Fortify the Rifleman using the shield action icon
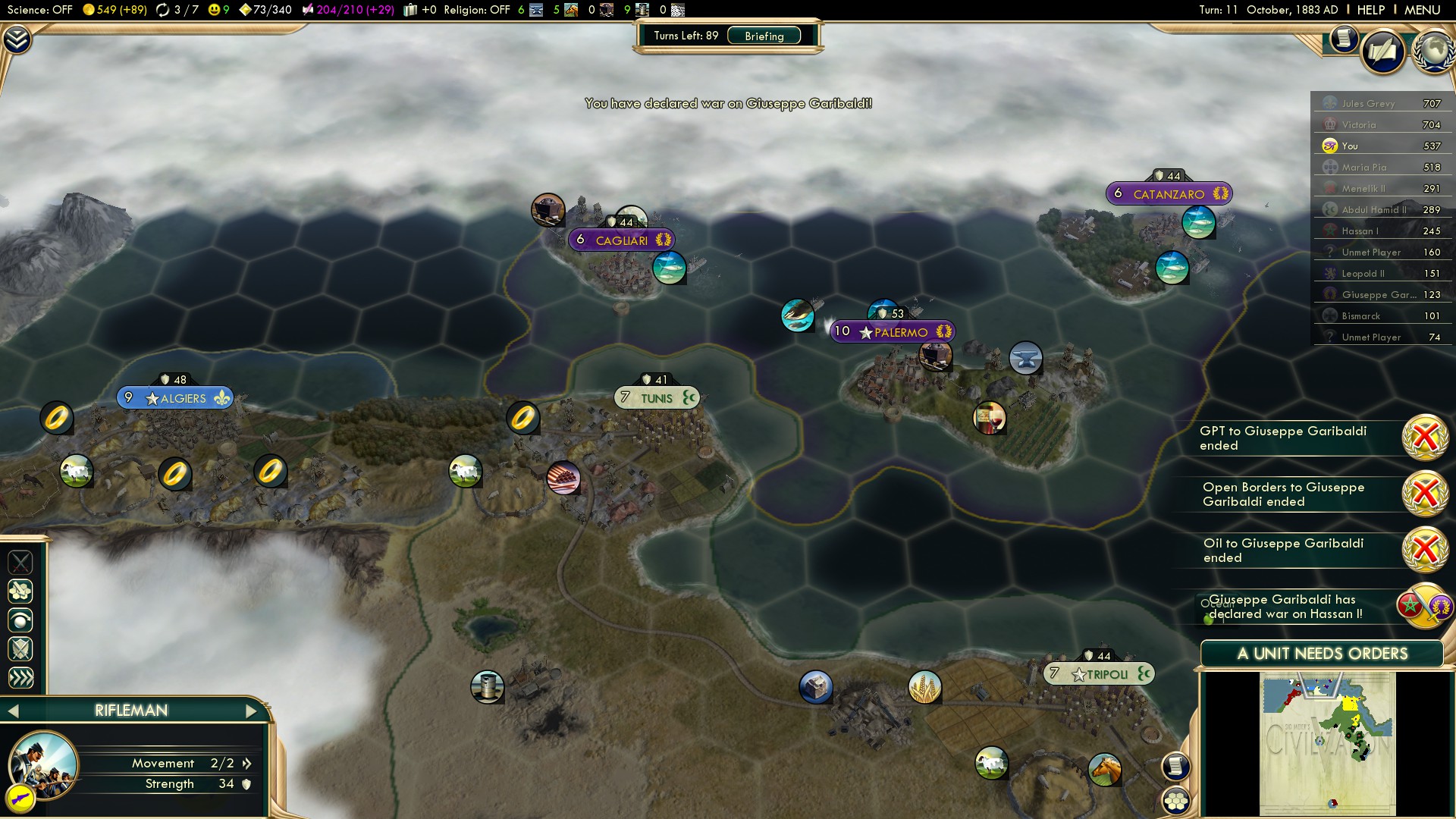 [20, 648]
